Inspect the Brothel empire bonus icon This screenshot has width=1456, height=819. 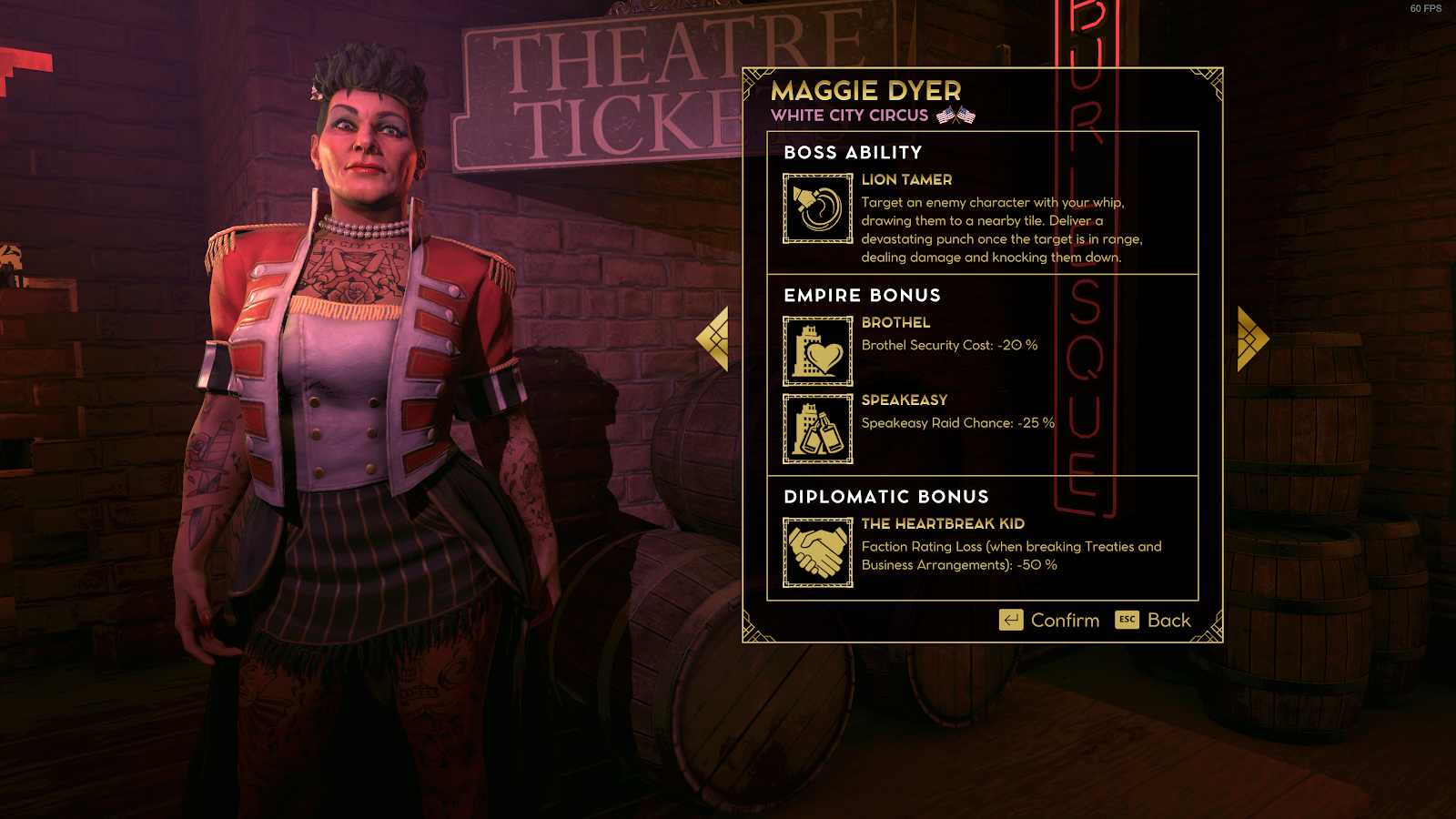(817, 351)
